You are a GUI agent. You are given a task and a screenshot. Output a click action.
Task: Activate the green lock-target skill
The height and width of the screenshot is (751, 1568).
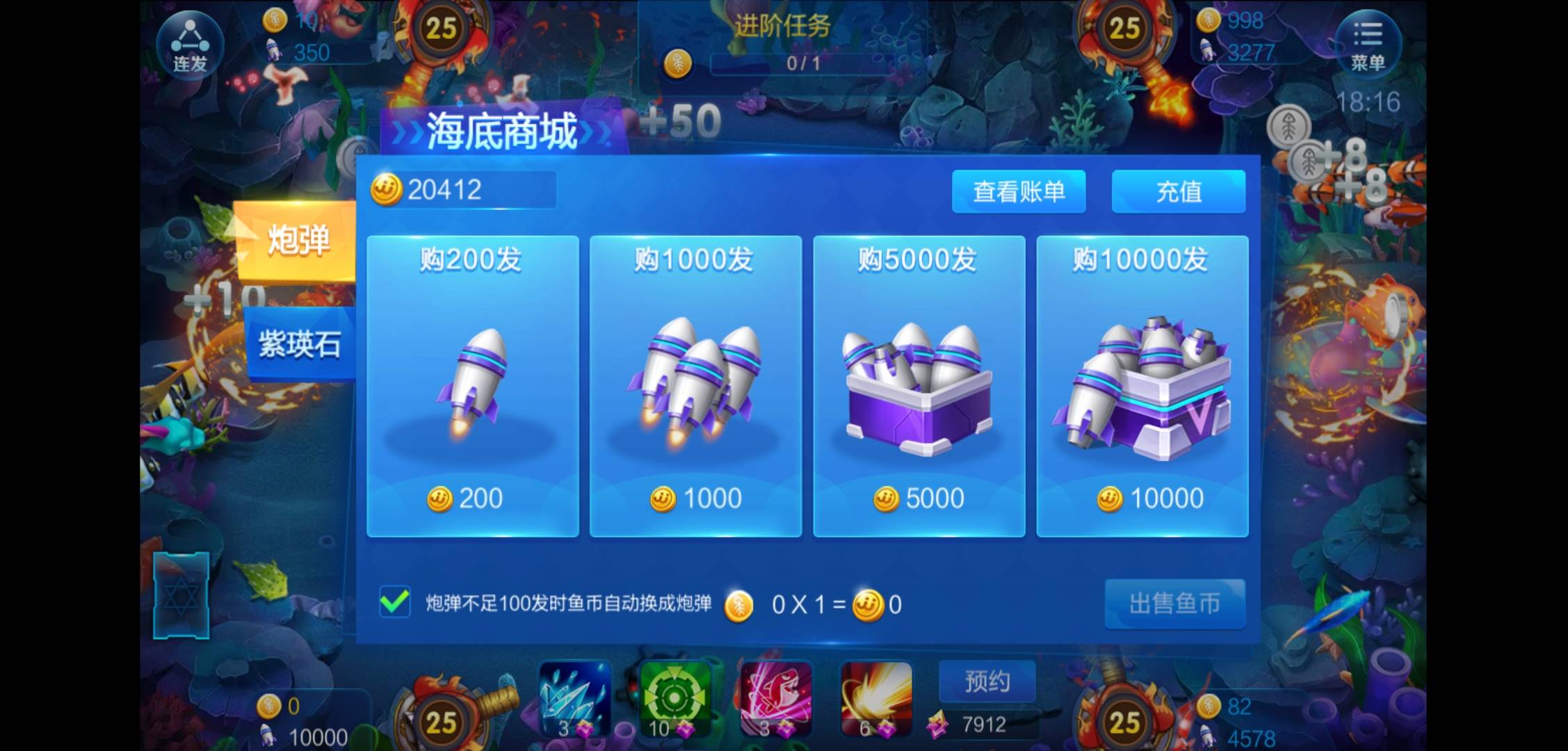pyautogui.click(x=673, y=699)
